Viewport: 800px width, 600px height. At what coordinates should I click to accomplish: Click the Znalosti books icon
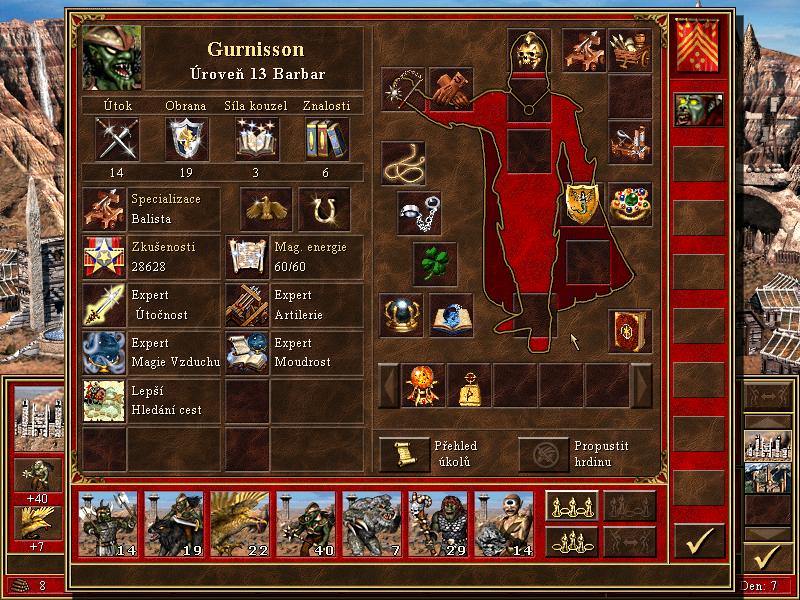click(x=325, y=139)
